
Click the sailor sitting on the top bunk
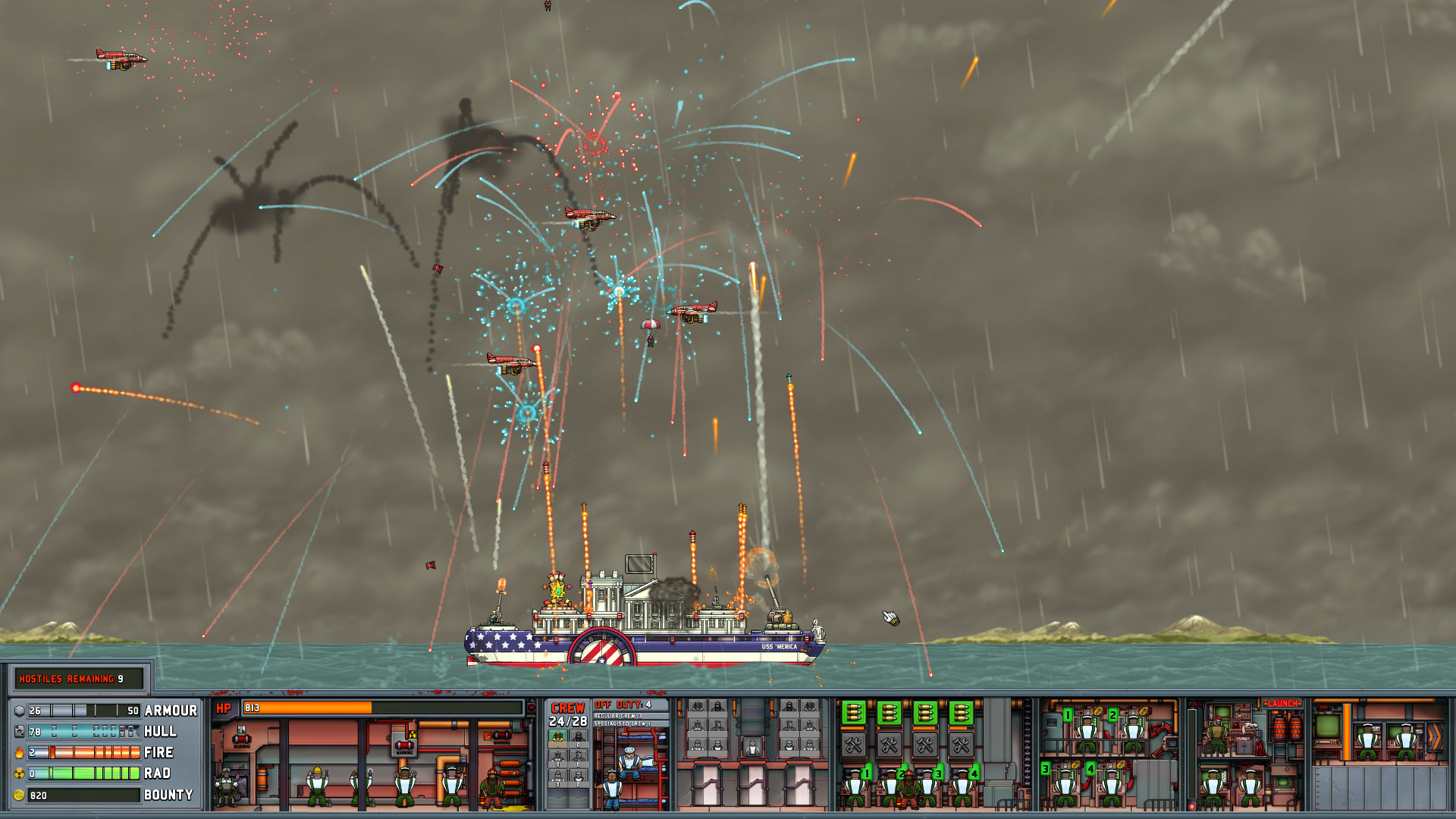629,761
